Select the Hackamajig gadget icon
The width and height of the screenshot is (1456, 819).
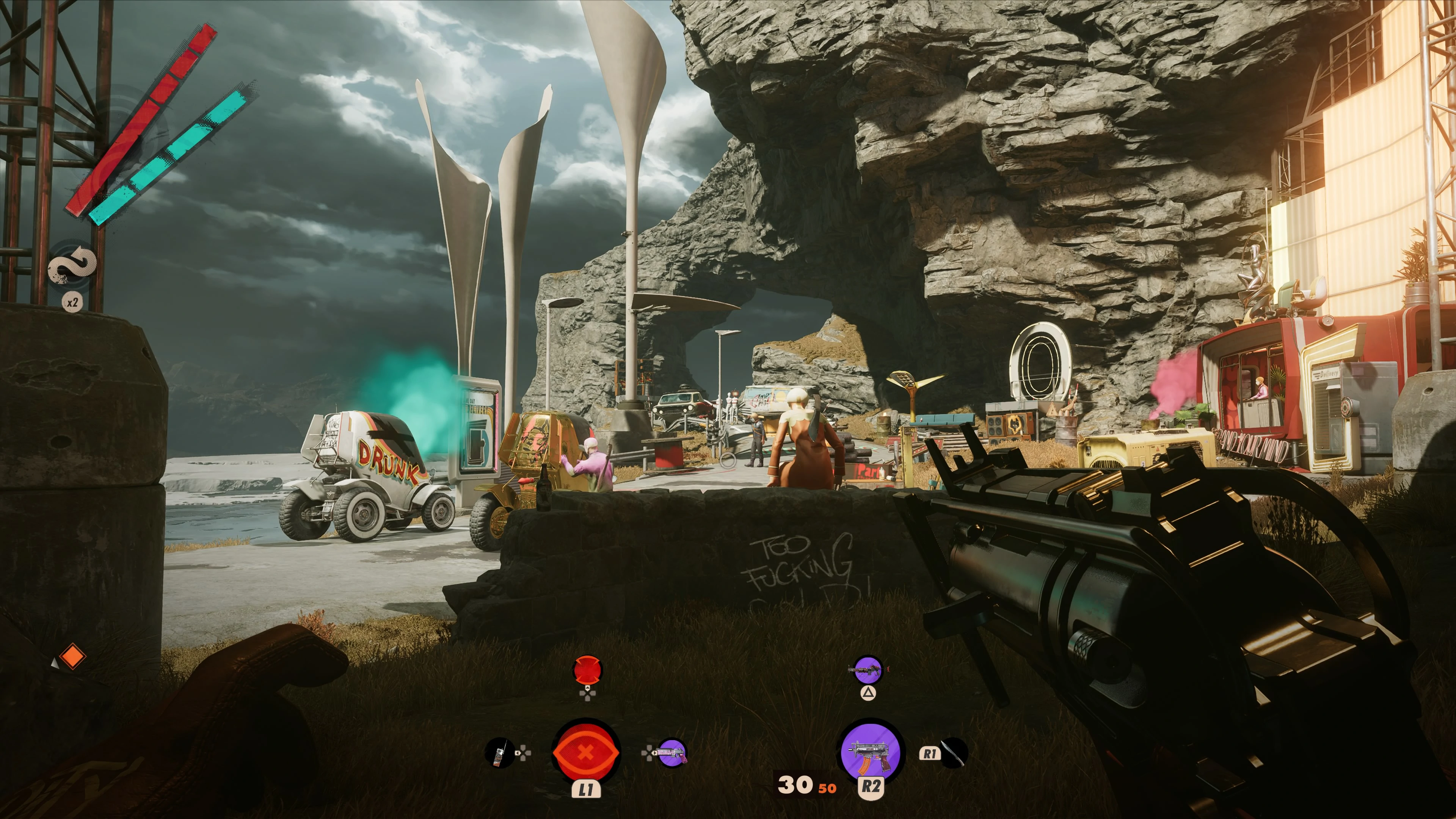[500, 753]
